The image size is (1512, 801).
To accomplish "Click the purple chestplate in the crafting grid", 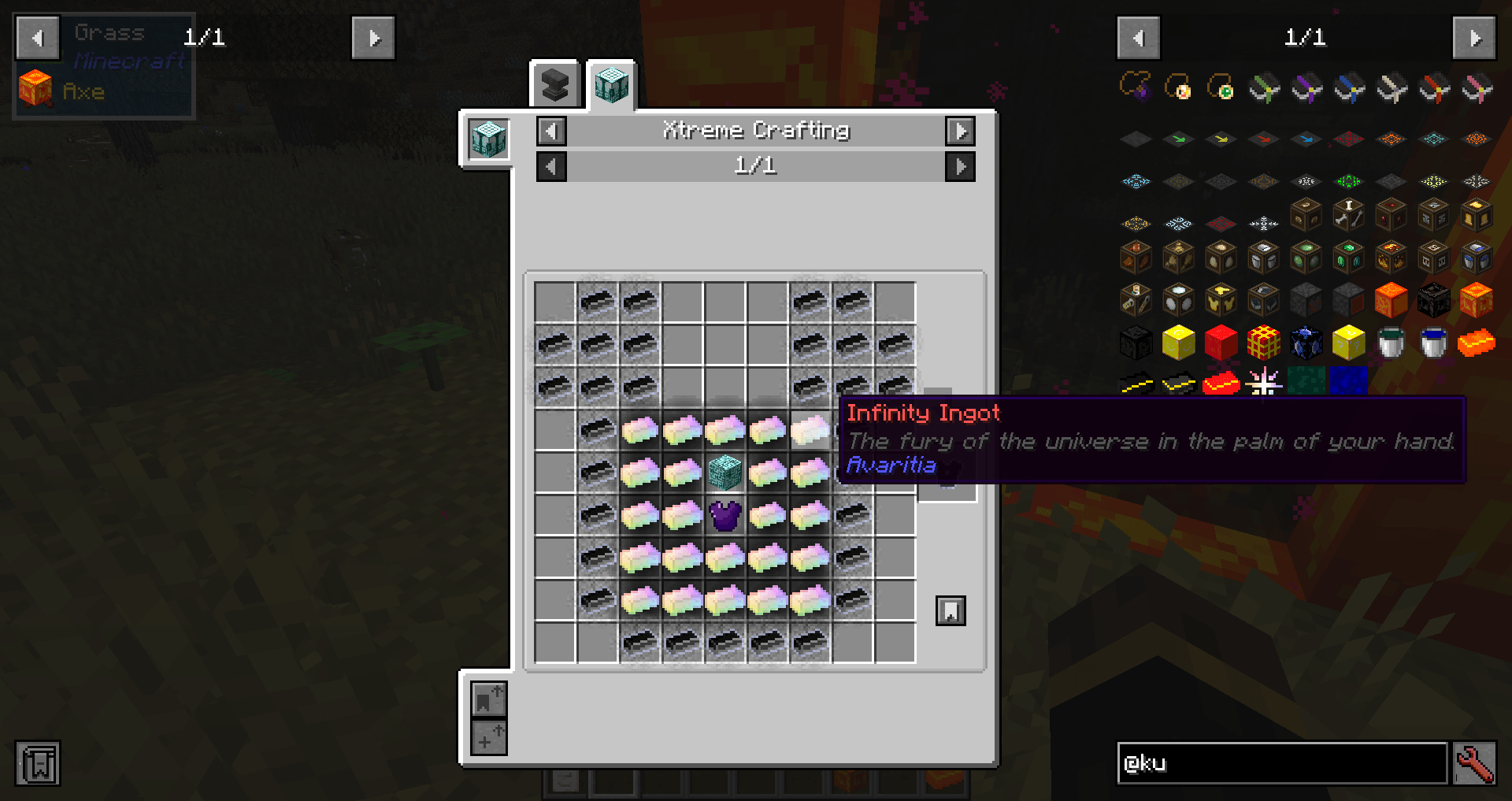I will coord(724,516).
